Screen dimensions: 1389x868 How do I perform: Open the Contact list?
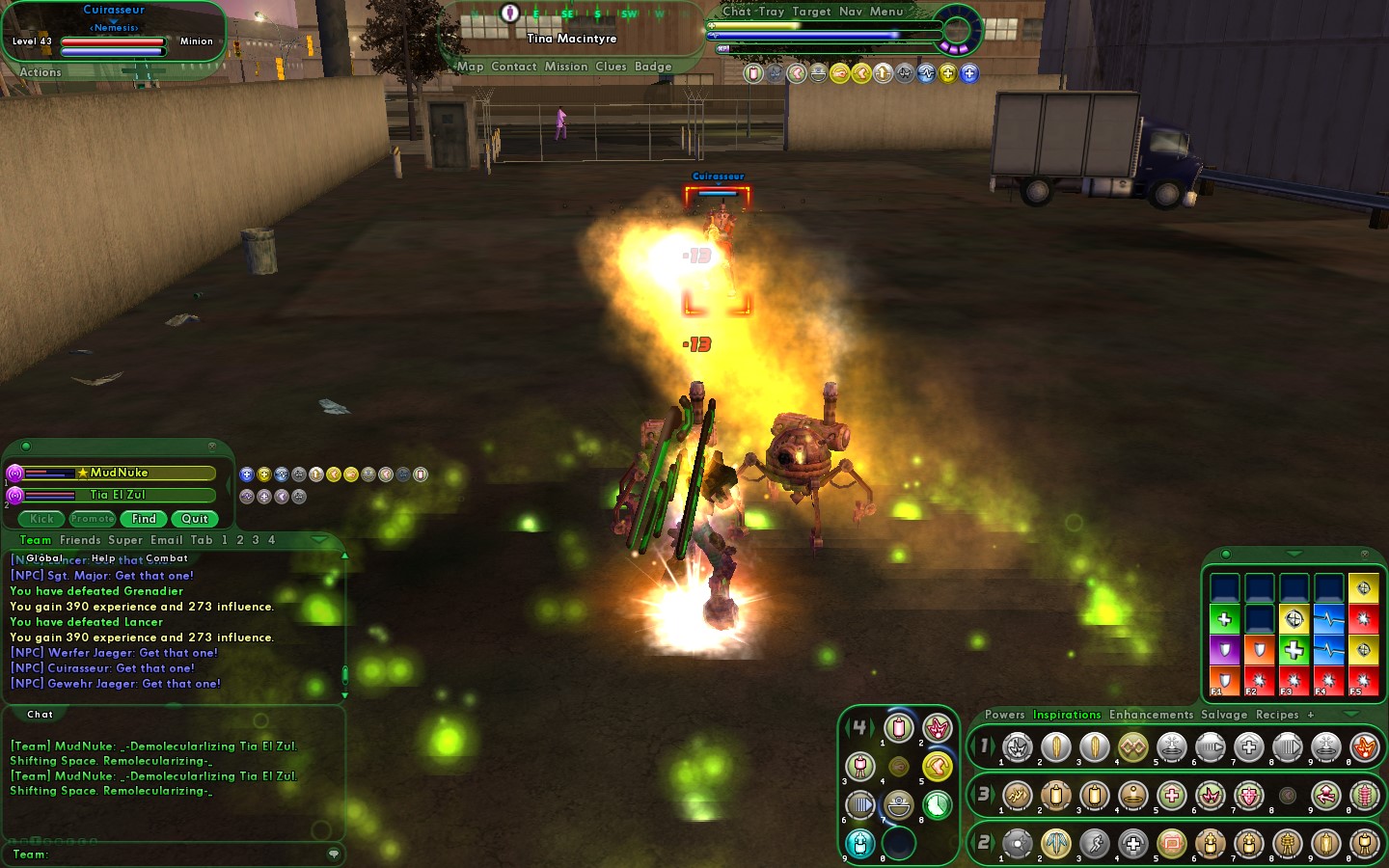[x=513, y=67]
